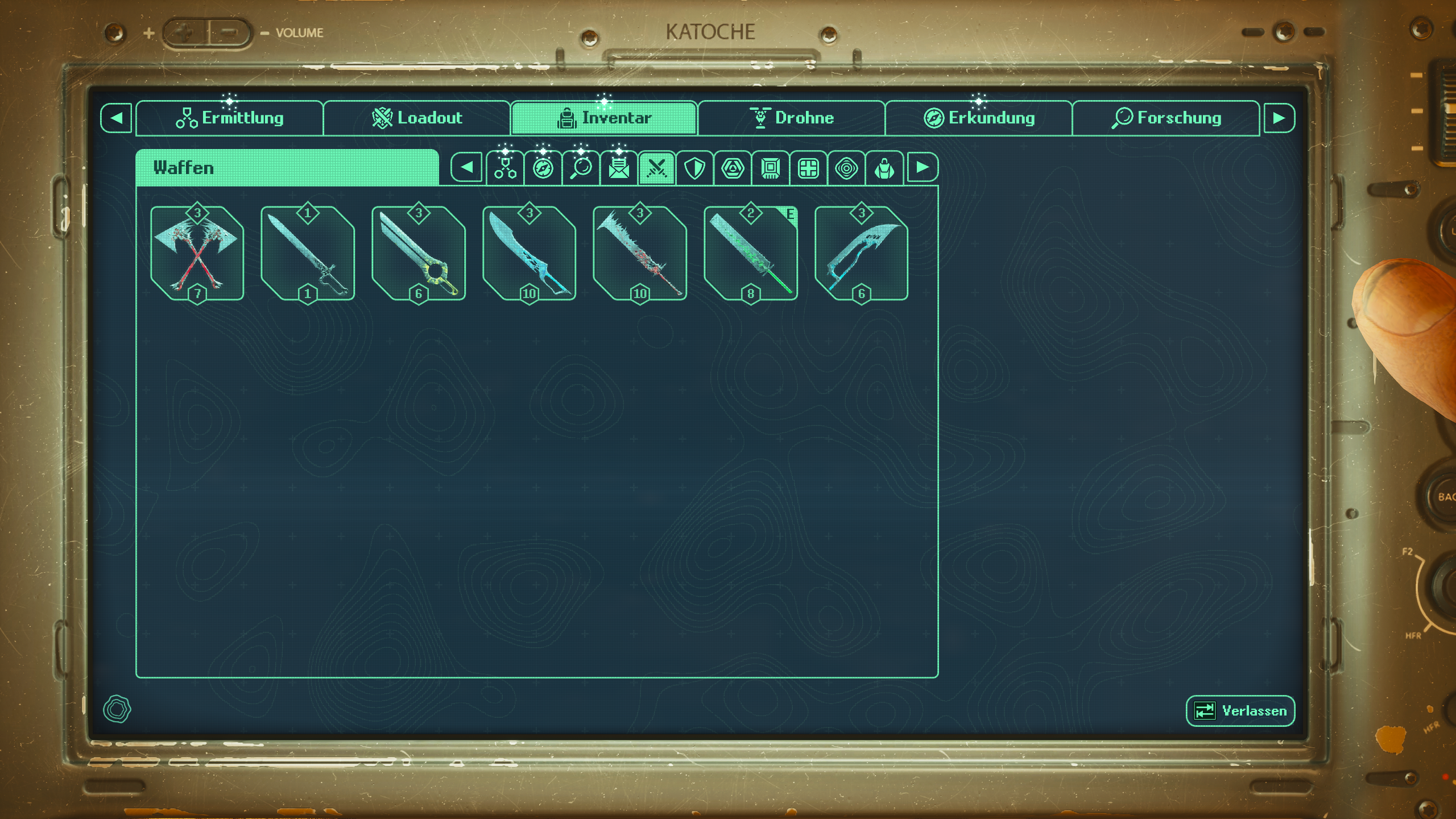
Task: Open the magnifying glass category filter
Action: click(580, 167)
